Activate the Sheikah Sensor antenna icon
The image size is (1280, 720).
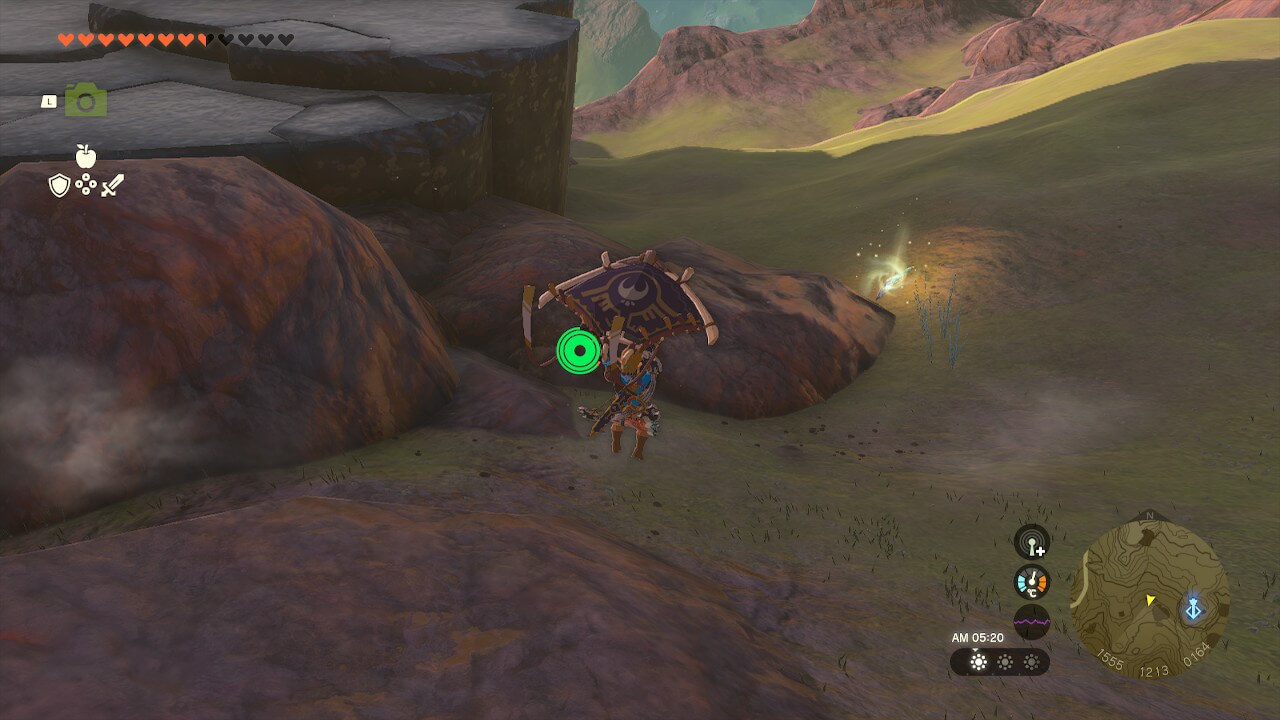coord(1031,542)
